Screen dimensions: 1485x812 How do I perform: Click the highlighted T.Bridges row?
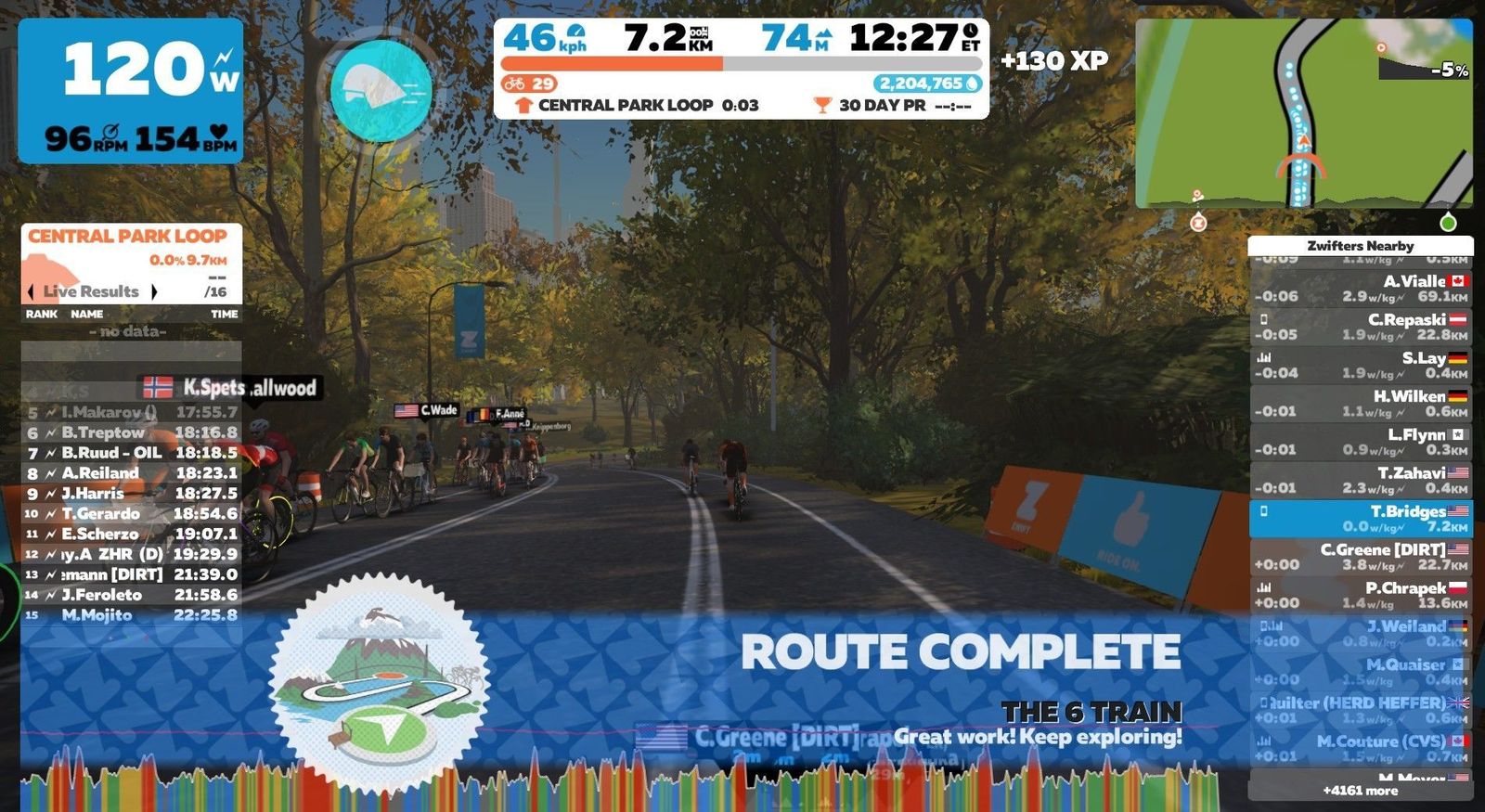pos(1360,519)
